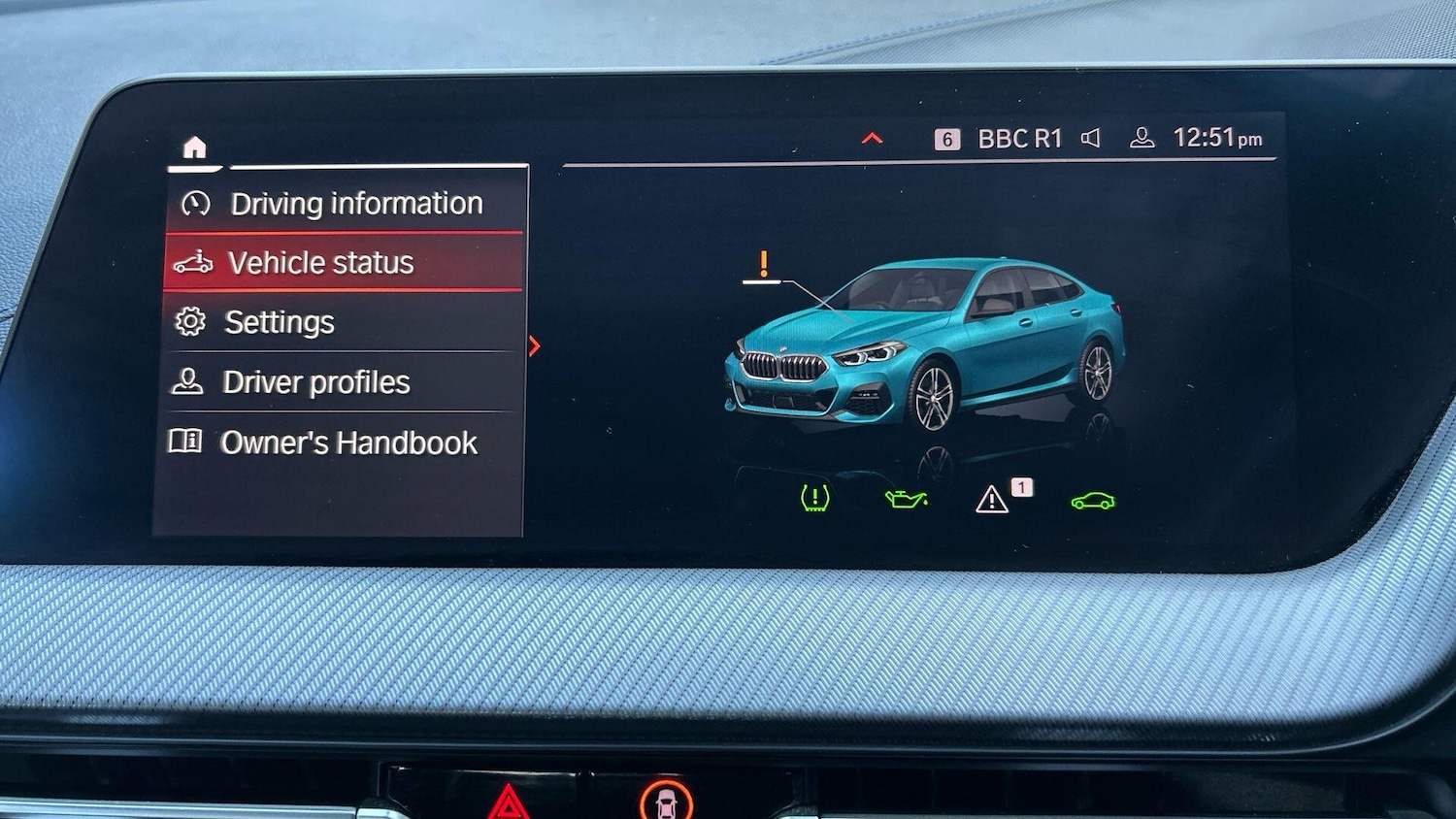Tap the red upward chevron in status bar
This screenshot has height=819, width=1456.
[x=872, y=139]
